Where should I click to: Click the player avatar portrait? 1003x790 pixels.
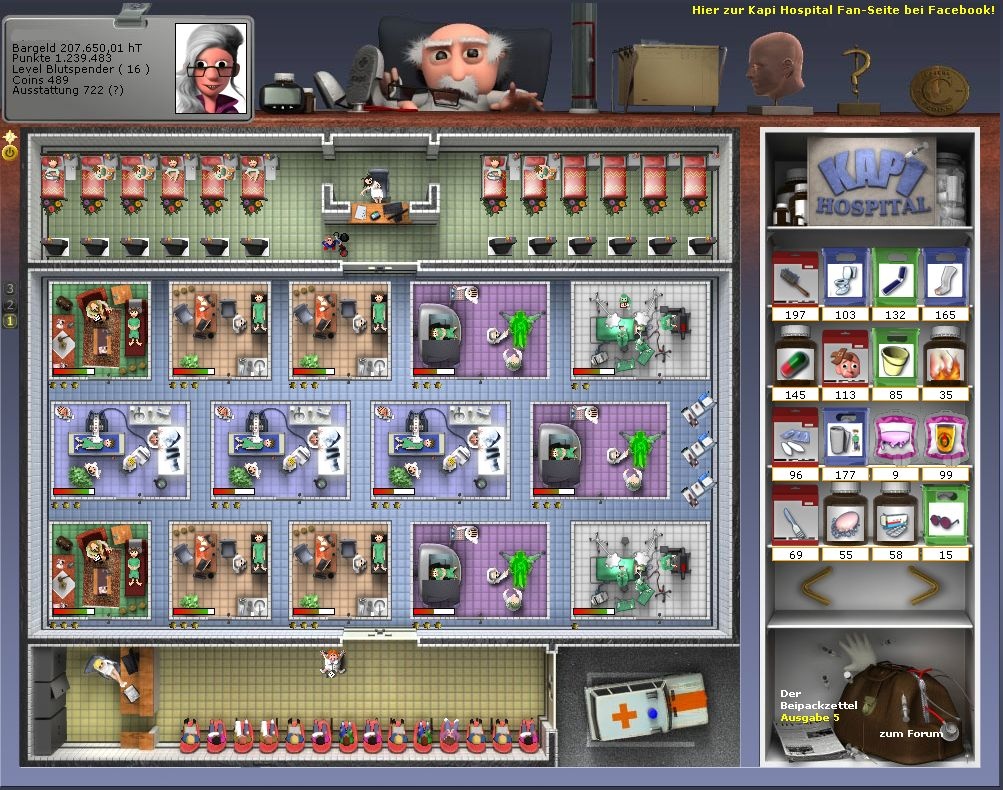click(x=210, y=68)
